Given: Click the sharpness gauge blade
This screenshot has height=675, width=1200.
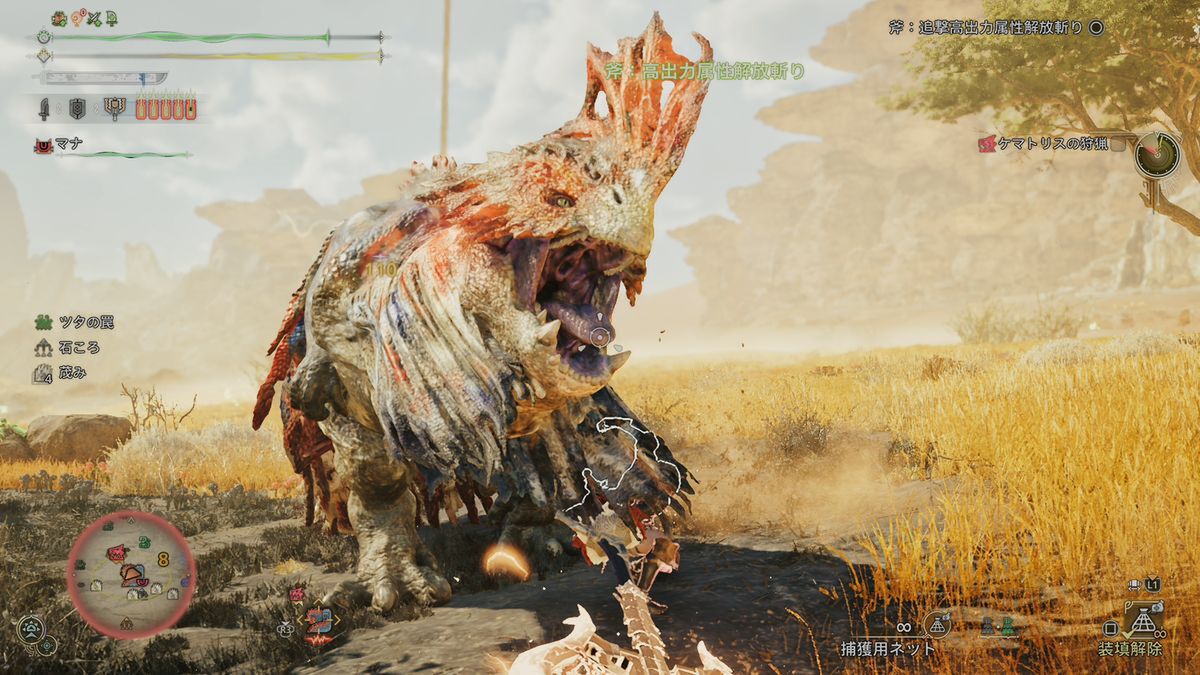Looking at the screenshot, I should coord(100,78).
